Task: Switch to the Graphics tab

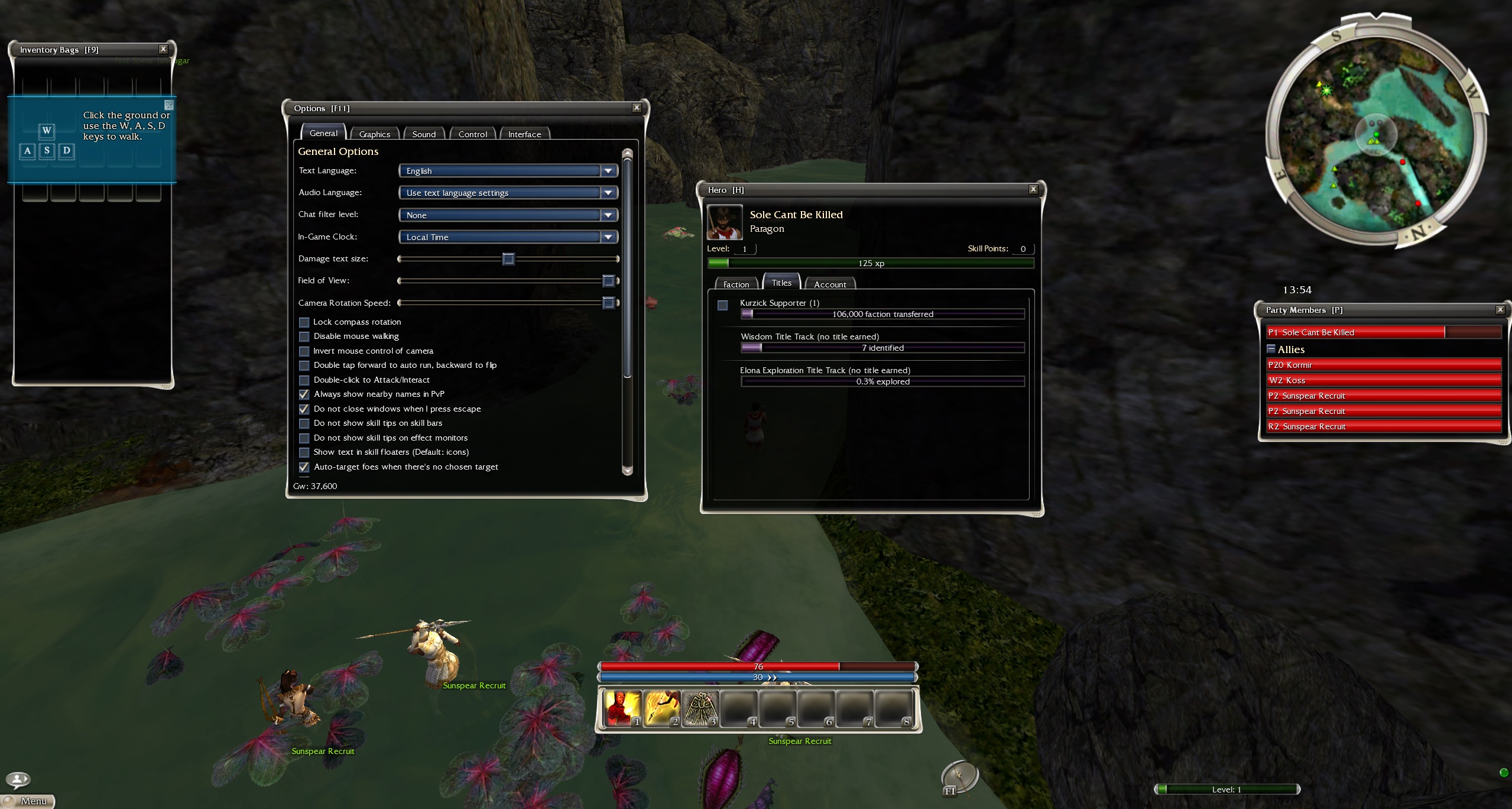Action: point(374,134)
